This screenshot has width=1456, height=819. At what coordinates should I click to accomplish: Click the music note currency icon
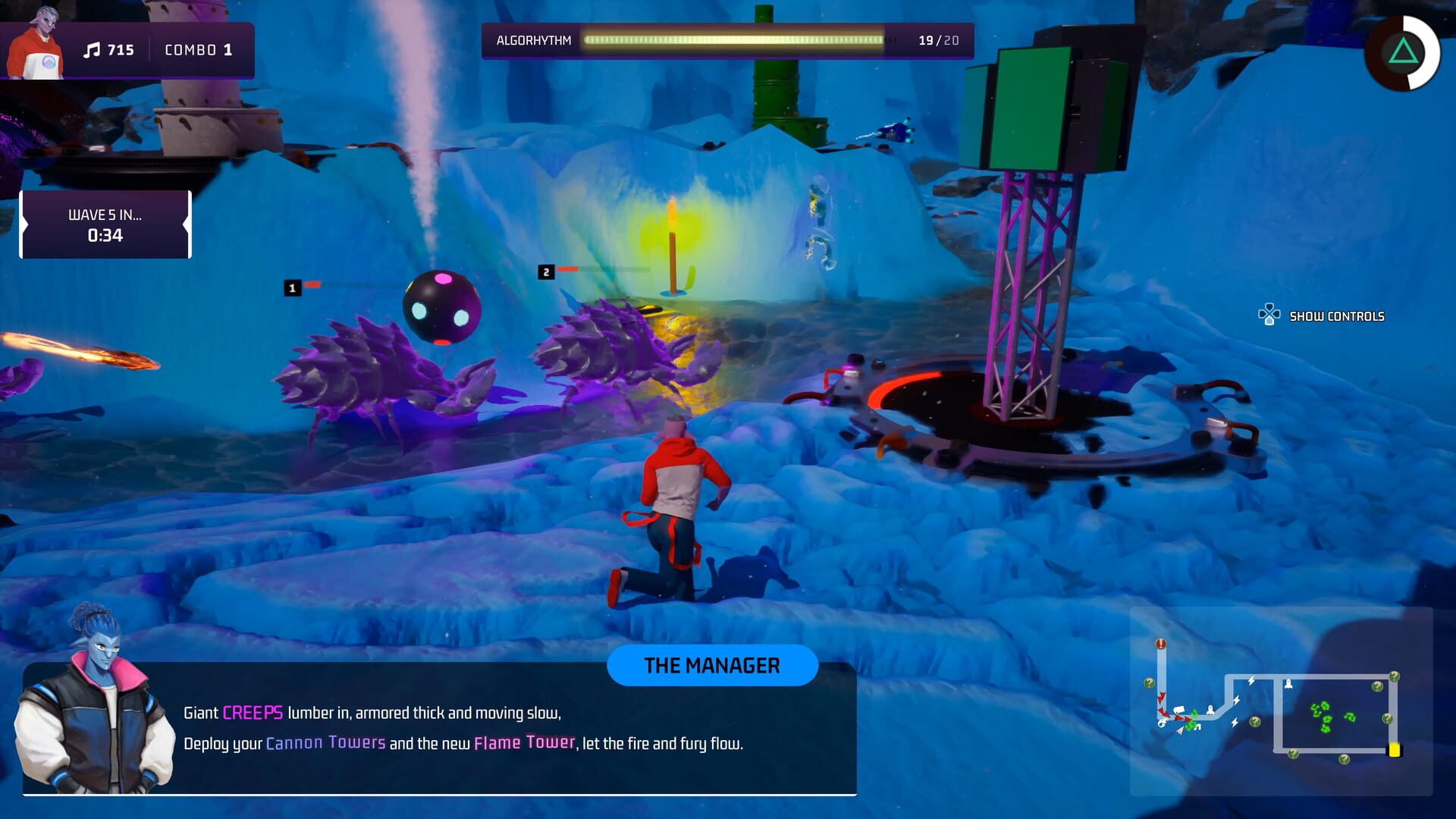click(93, 50)
